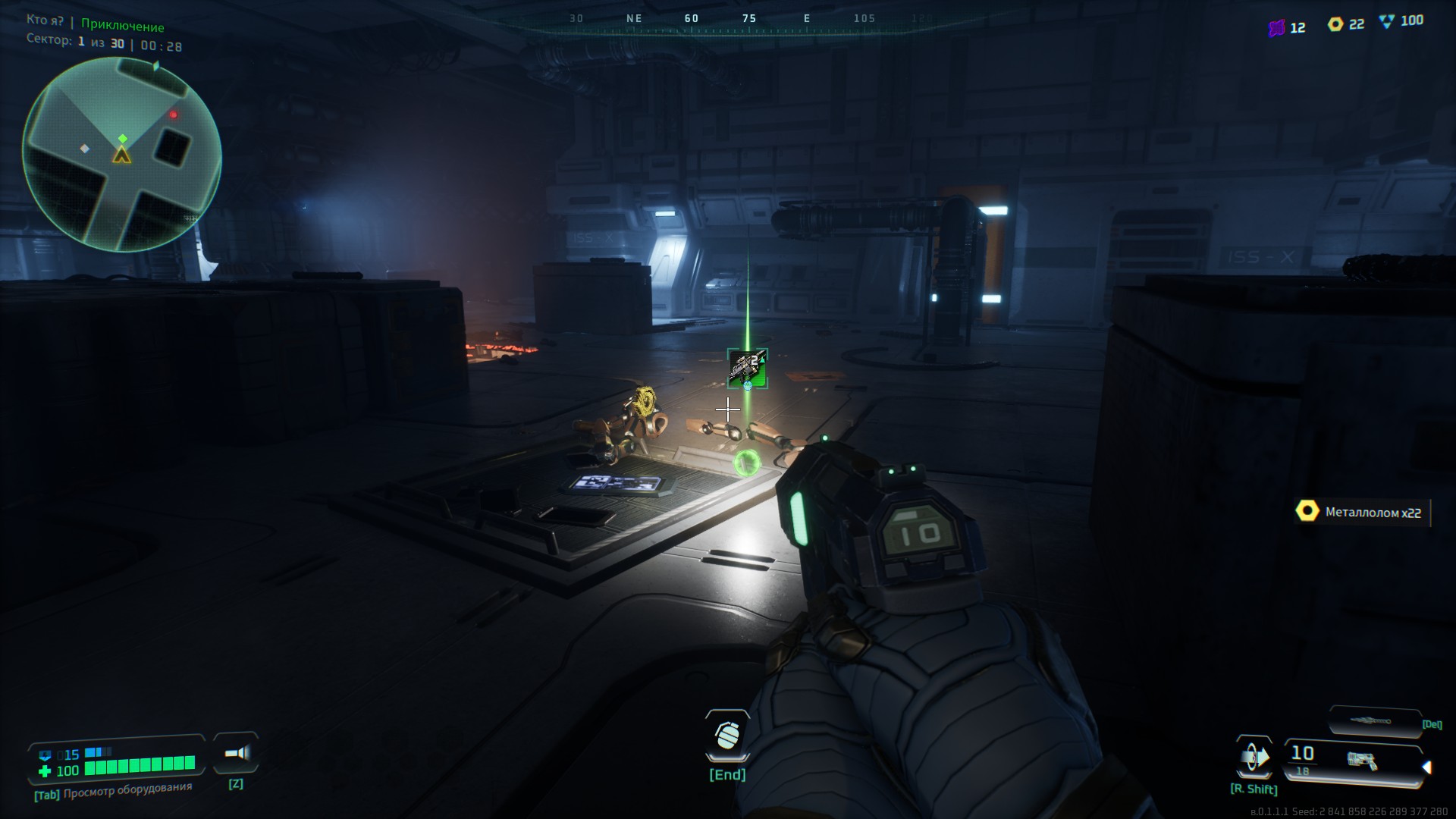Click the blue crystal currency icon
Screen dimensions: 1456x819
point(1387,21)
